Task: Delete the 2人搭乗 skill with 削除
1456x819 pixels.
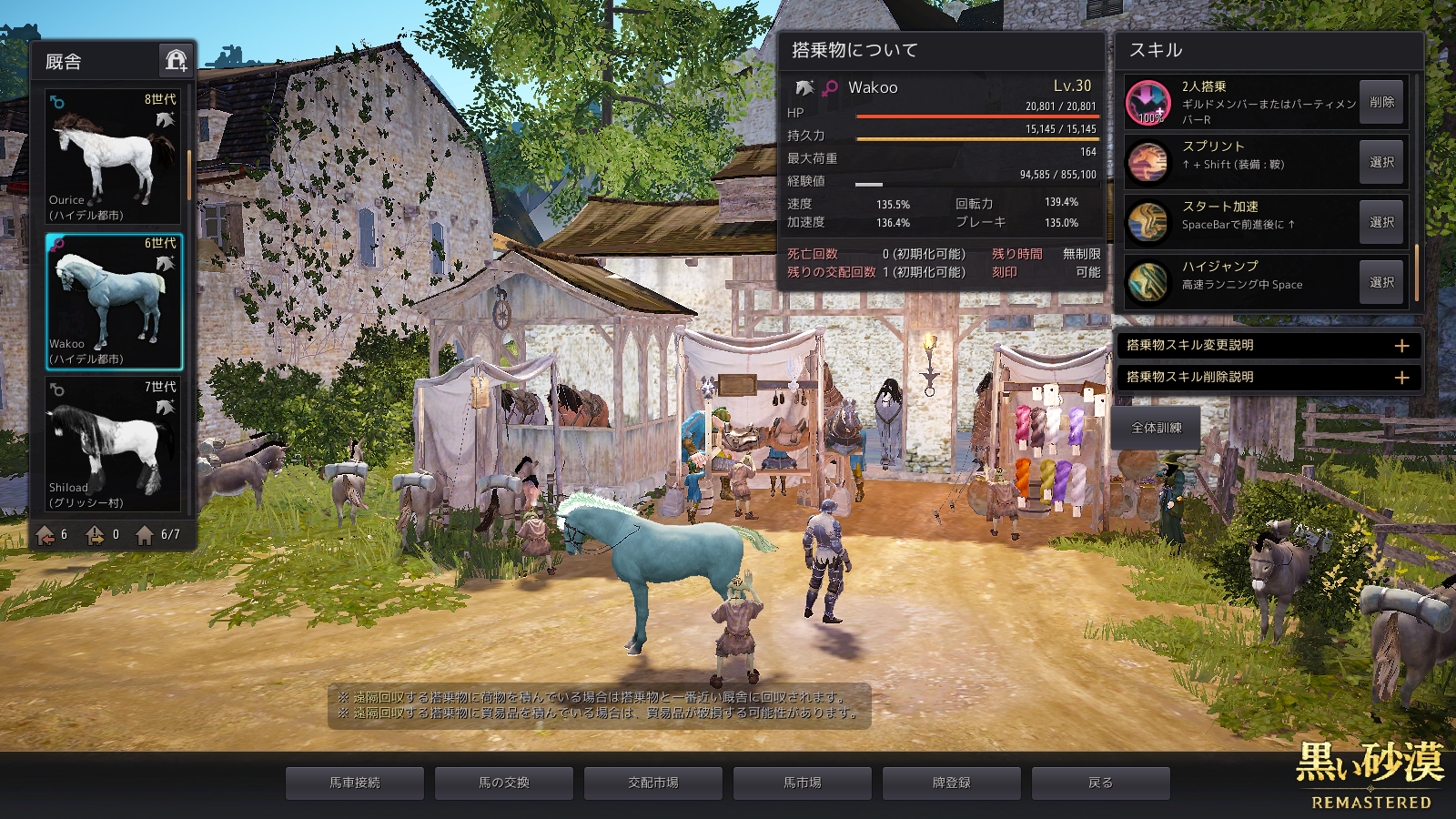Action: 1381,102
